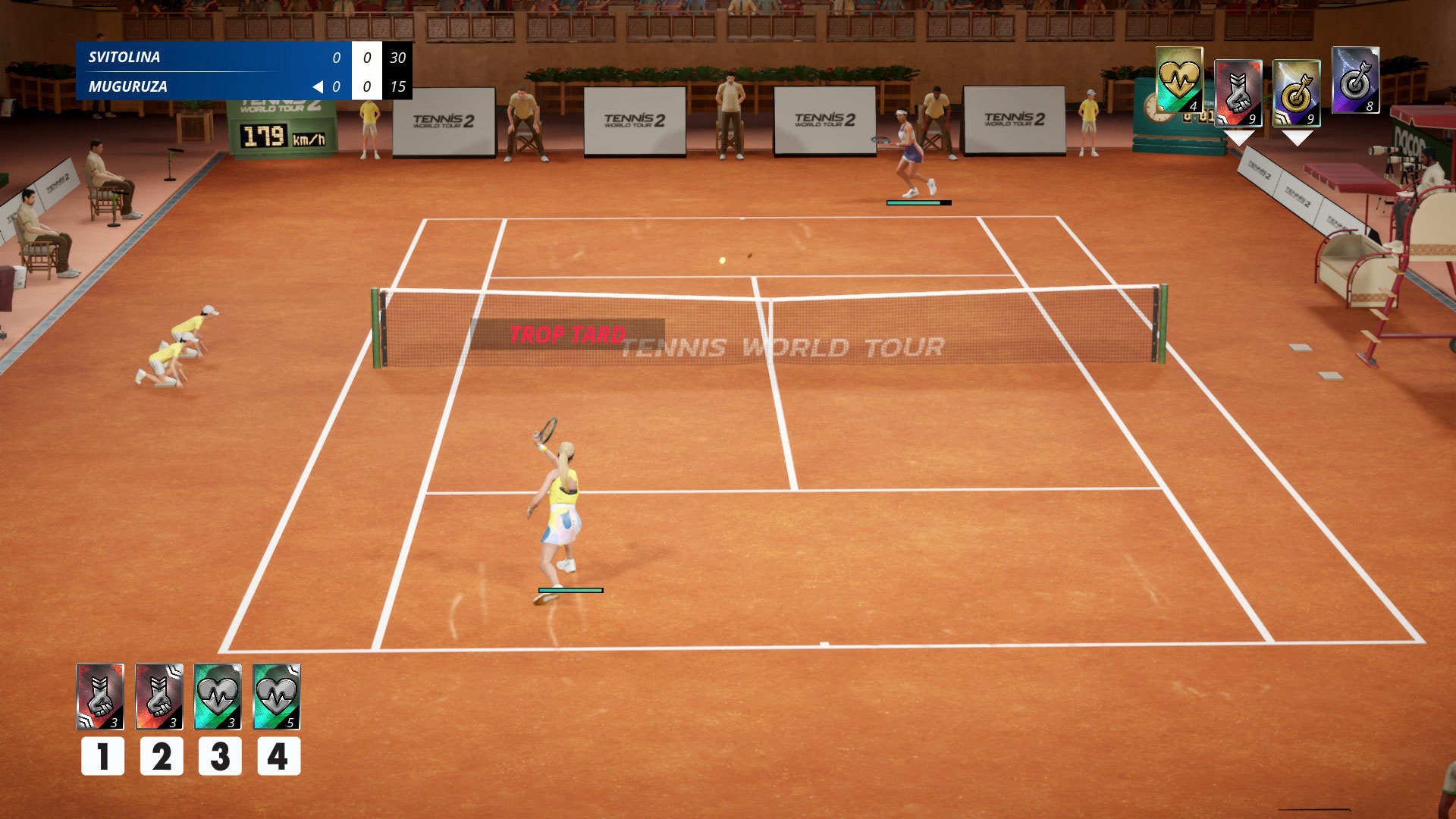Play the green heart card costing 5

click(276, 696)
